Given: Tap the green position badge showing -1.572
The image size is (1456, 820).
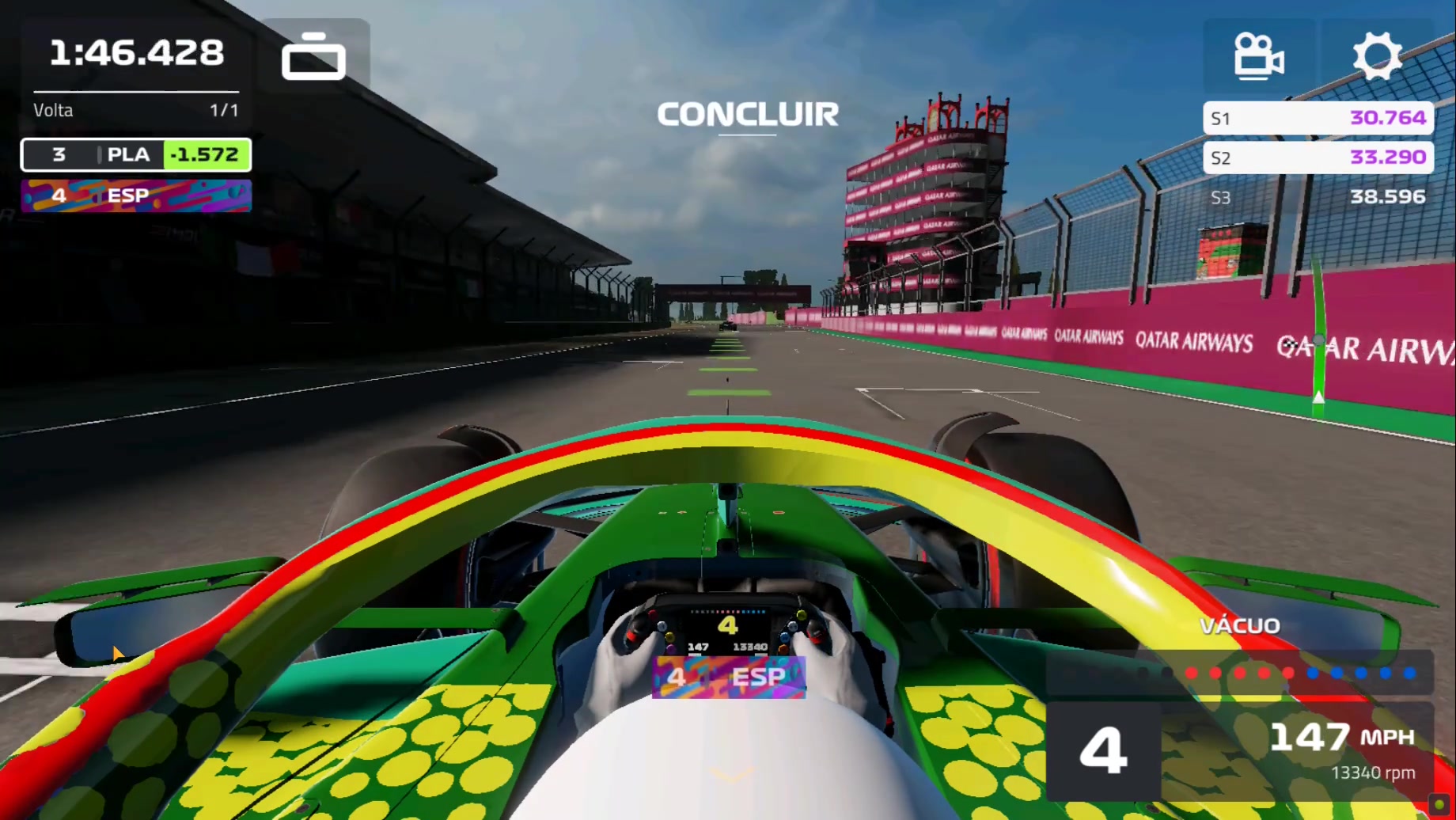Looking at the screenshot, I should pos(207,155).
